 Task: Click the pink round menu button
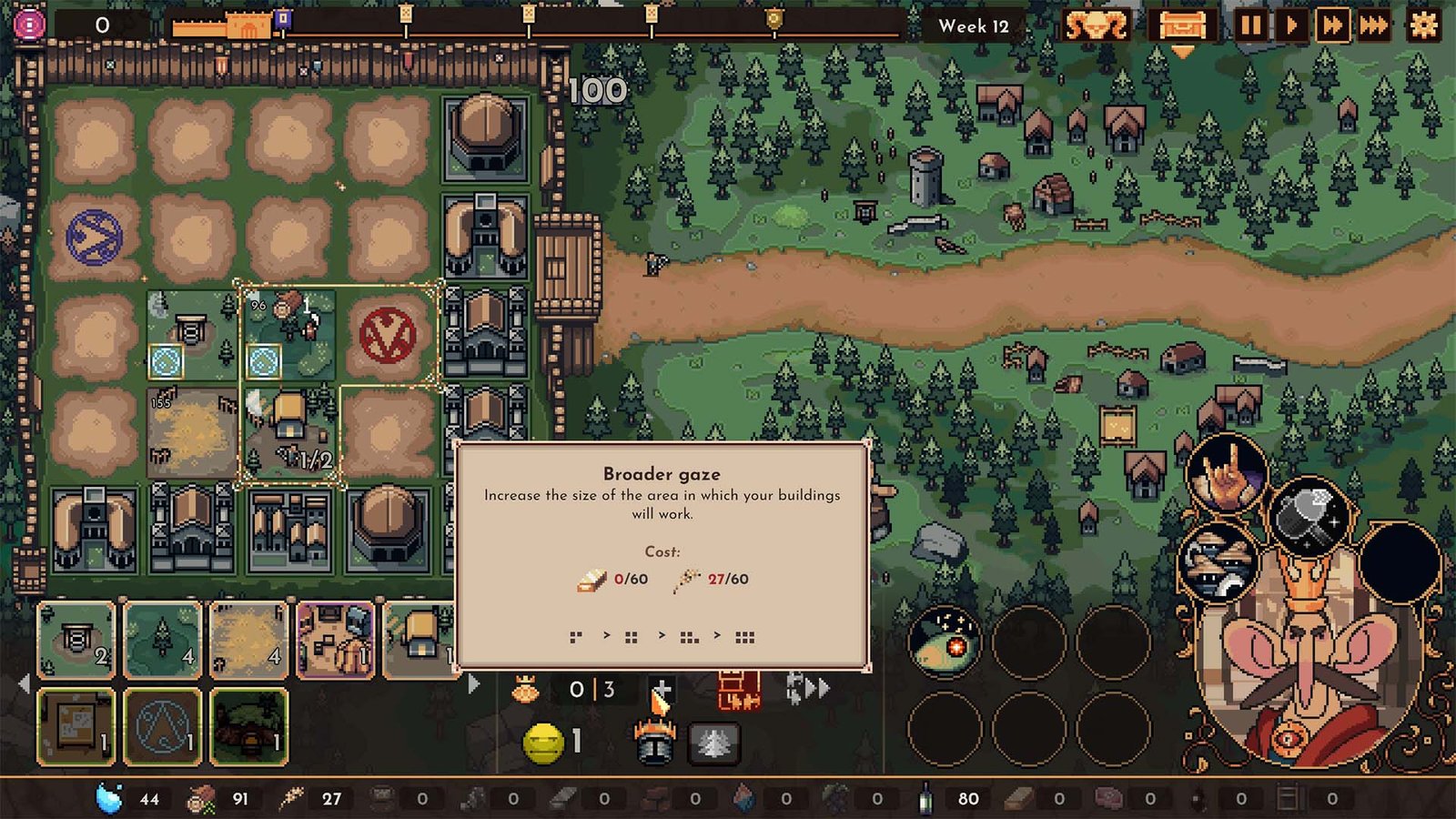click(x=29, y=25)
